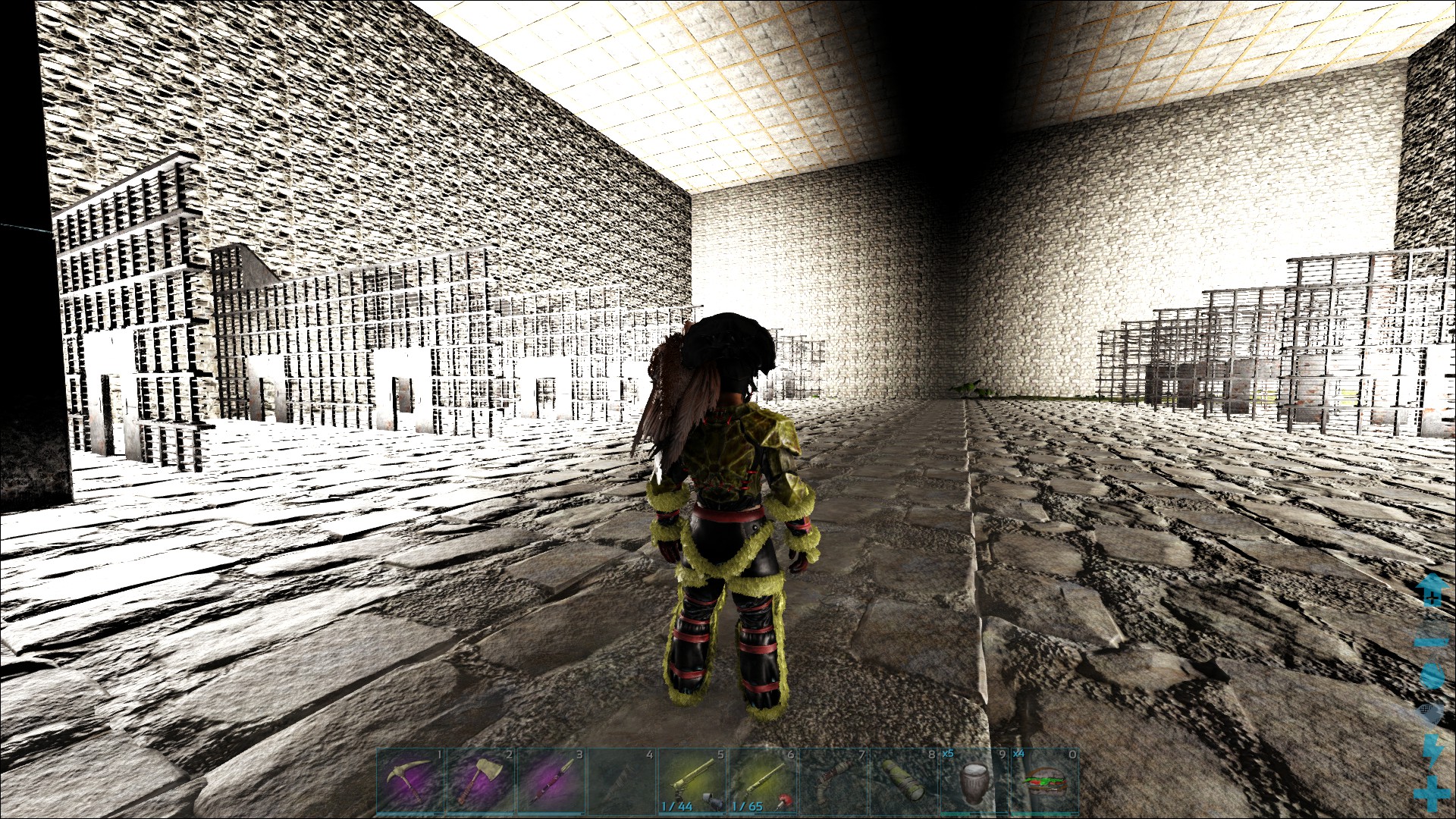Equip the hatchet in hotbar slot 2

tap(481, 781)
